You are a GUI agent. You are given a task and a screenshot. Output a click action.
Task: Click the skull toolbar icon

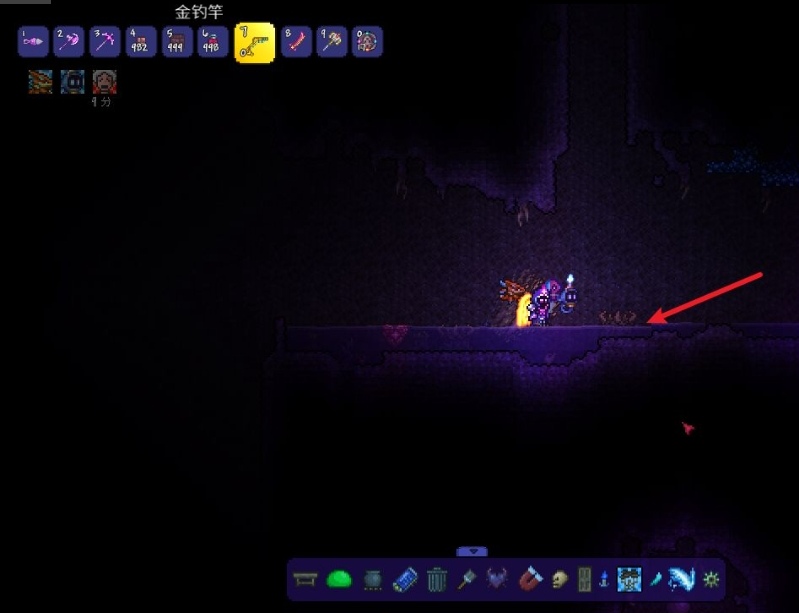pyautogui.click(x=560, y=578)
